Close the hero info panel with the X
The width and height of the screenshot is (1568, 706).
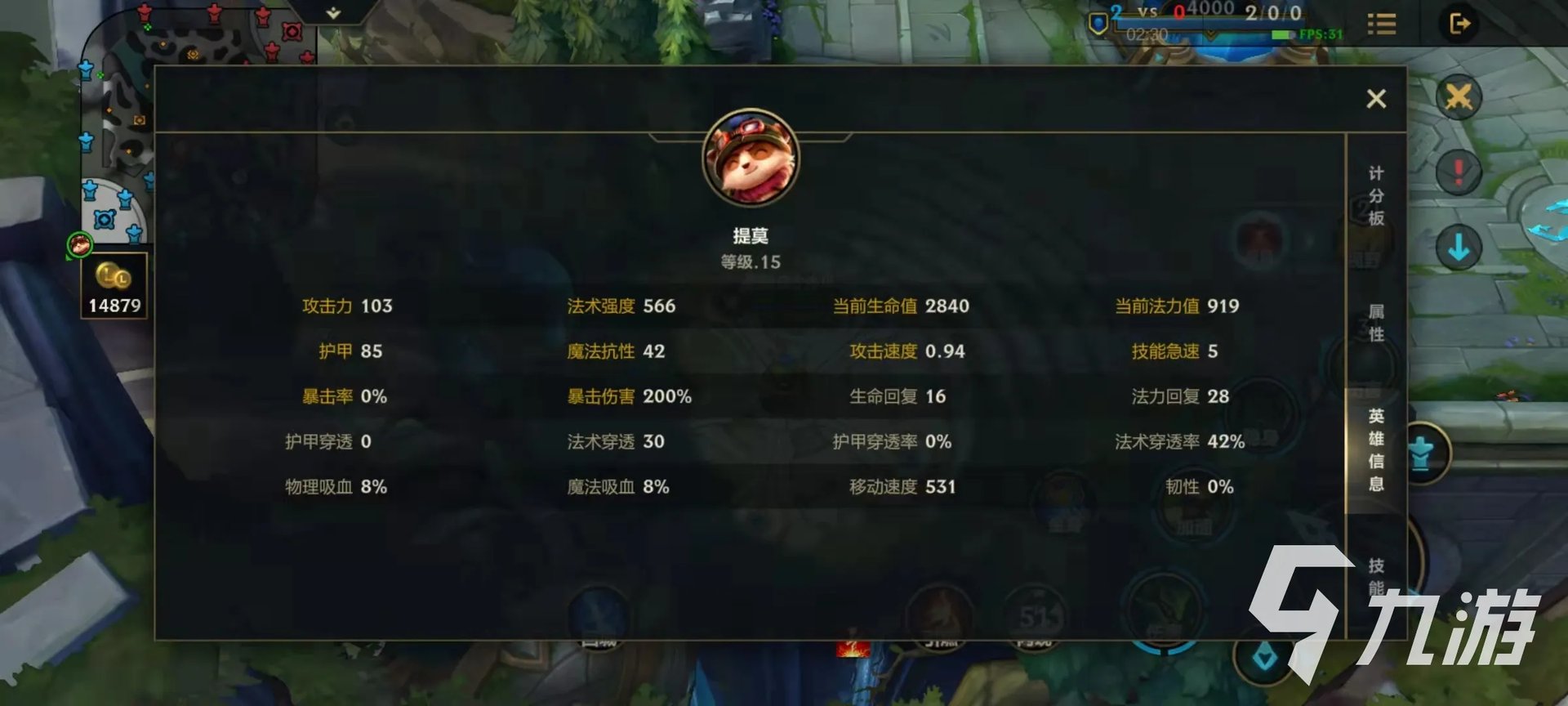click(x=1377, y=98)
